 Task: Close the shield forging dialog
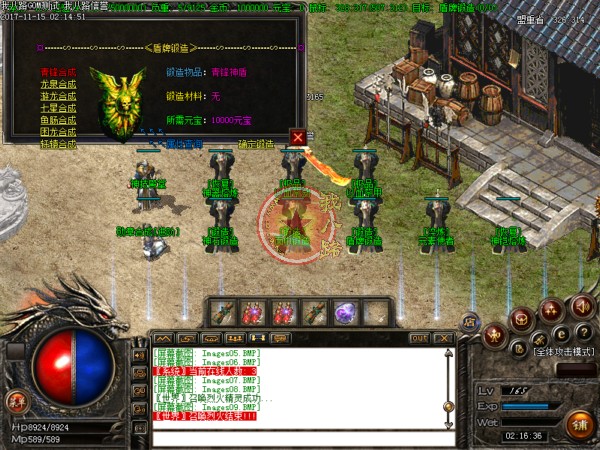pos(297,136)
